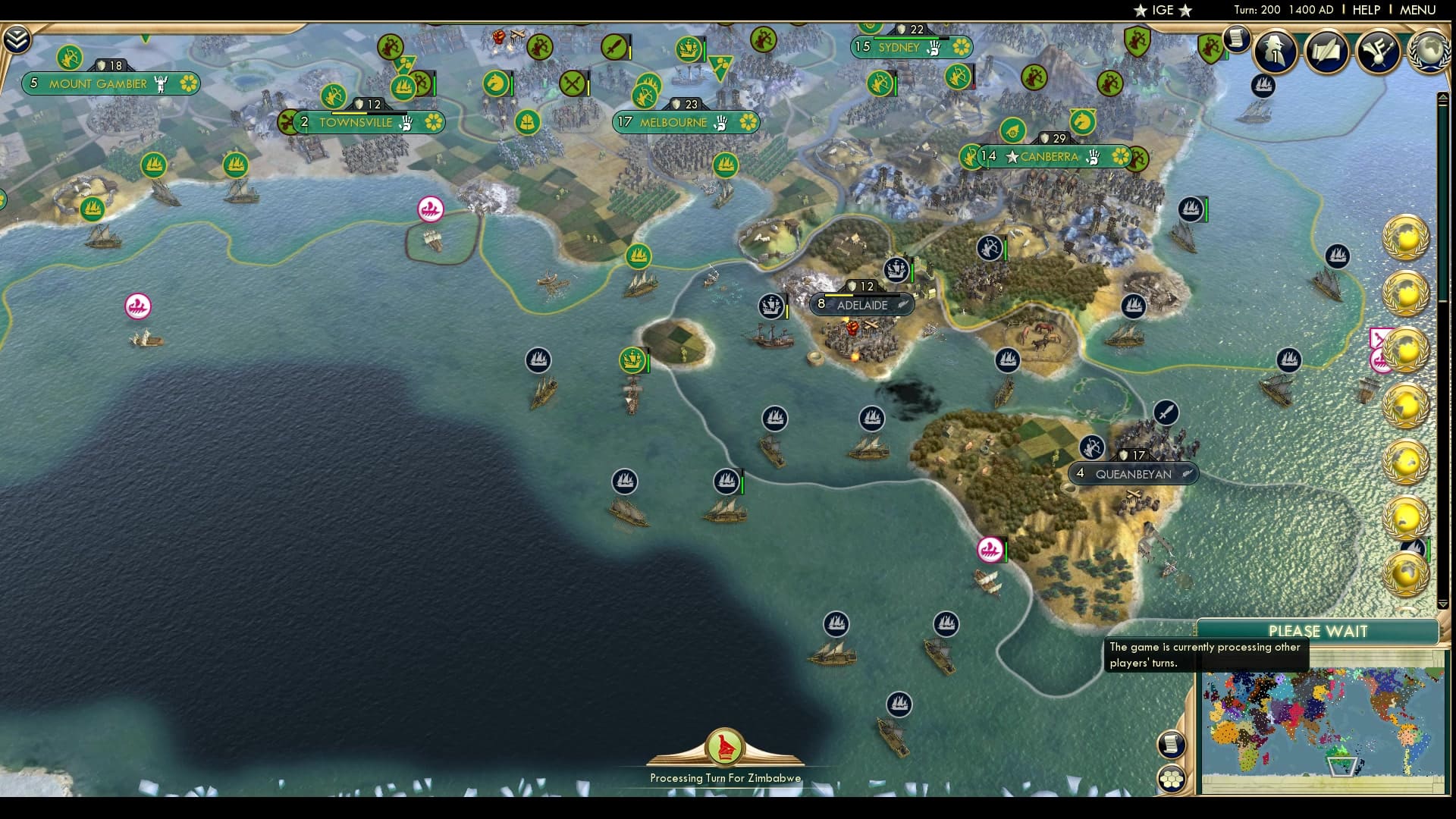1456x819 pixels.
Task: Open the Diplomacy globe icon at top right
Action: click(x=1428, y=49)
